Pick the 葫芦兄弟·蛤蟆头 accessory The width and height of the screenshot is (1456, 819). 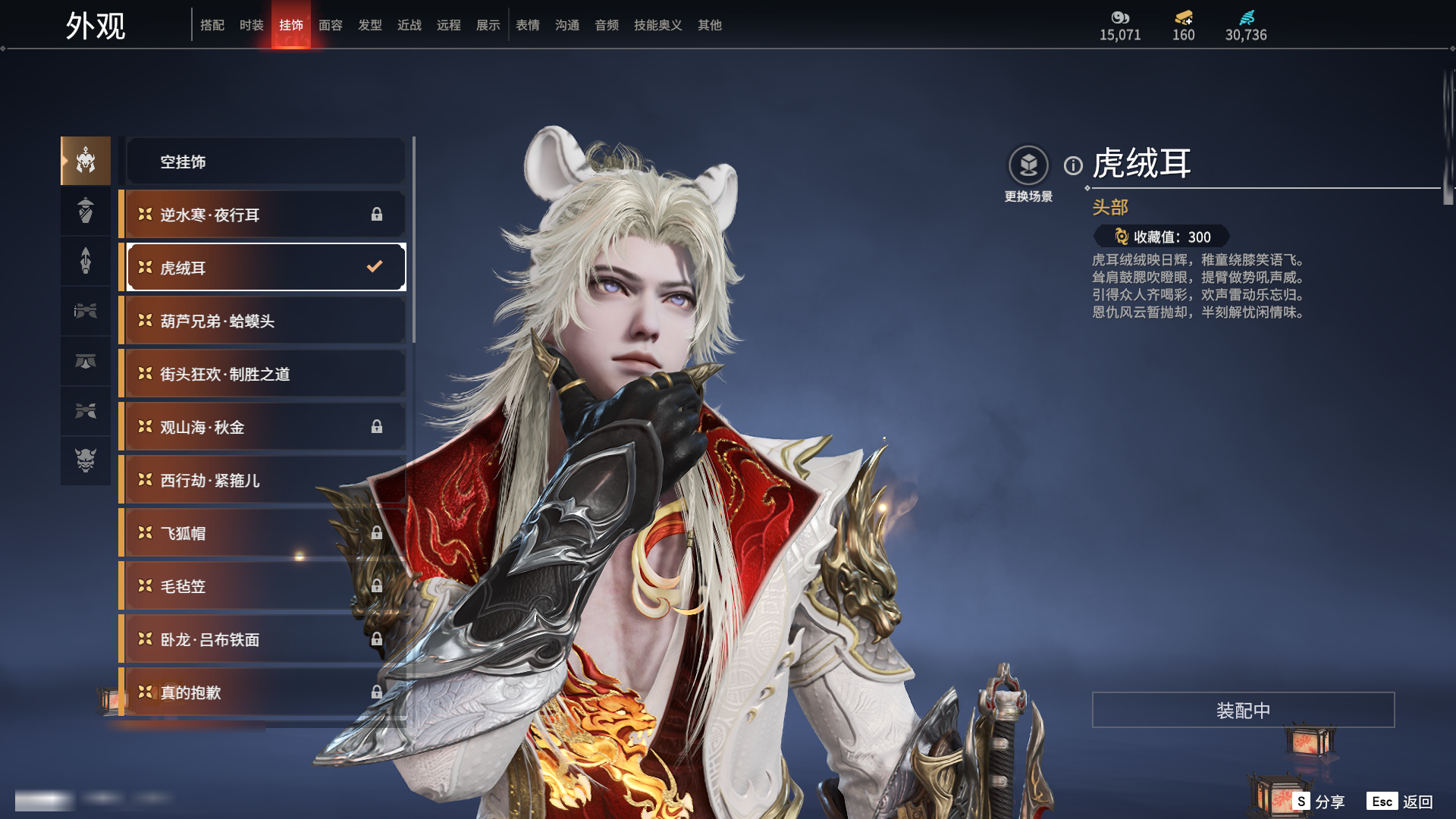pos(265,321)
